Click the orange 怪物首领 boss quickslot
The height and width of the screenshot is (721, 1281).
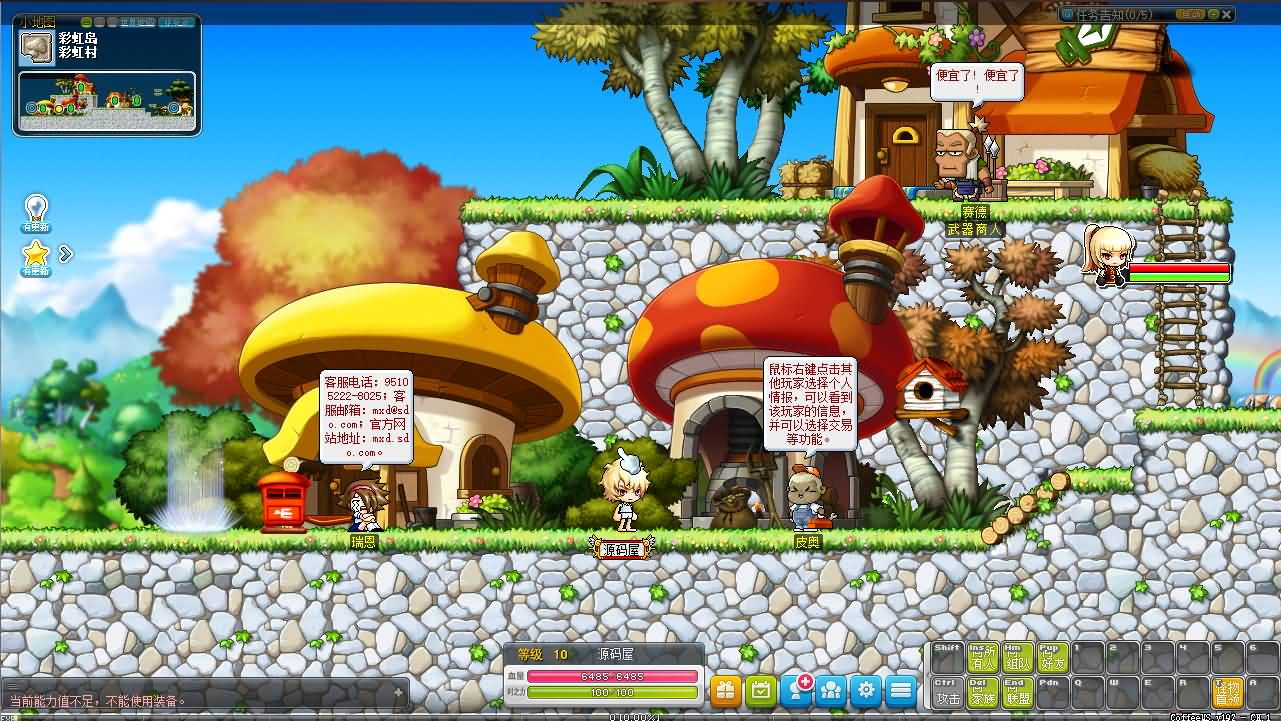click(x=1228, y=694)
